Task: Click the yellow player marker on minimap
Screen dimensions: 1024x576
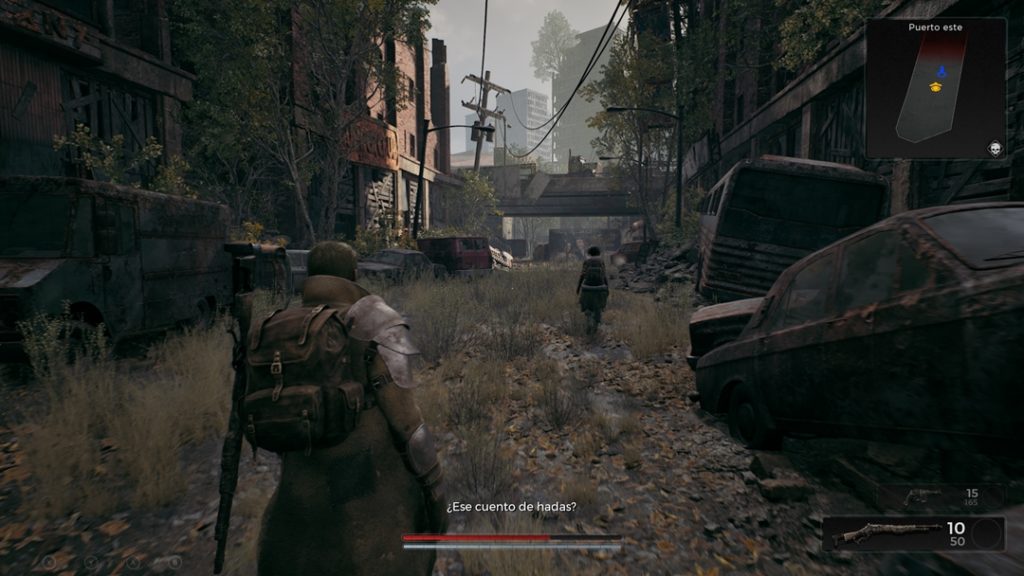Action: tap(936, 88)
